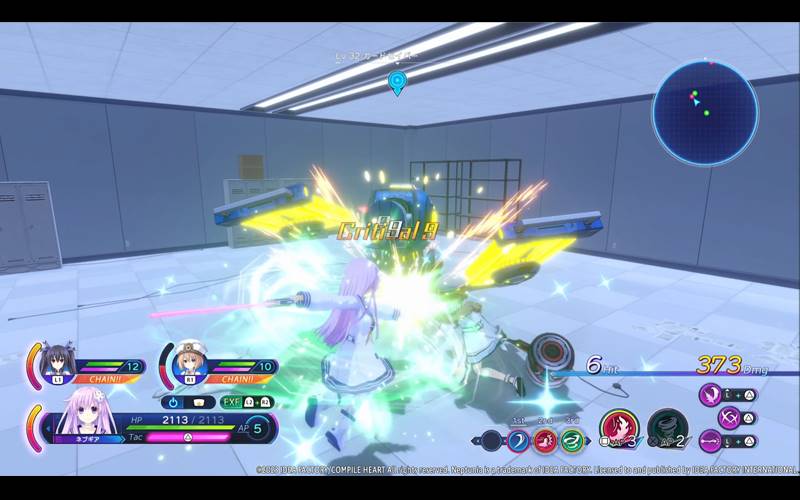Select the red 2nd combo icon
The width and height of the screenshot is (800, 500).
click(545, 440)
